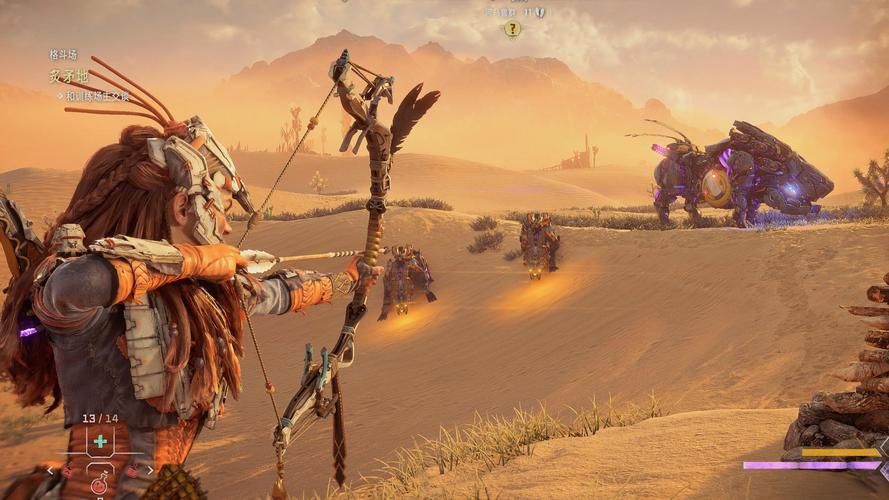Screen dimensions: 889x500
Task: Select the green cross medicine slot
Action: pyautogui.click(x=100, y=441)
